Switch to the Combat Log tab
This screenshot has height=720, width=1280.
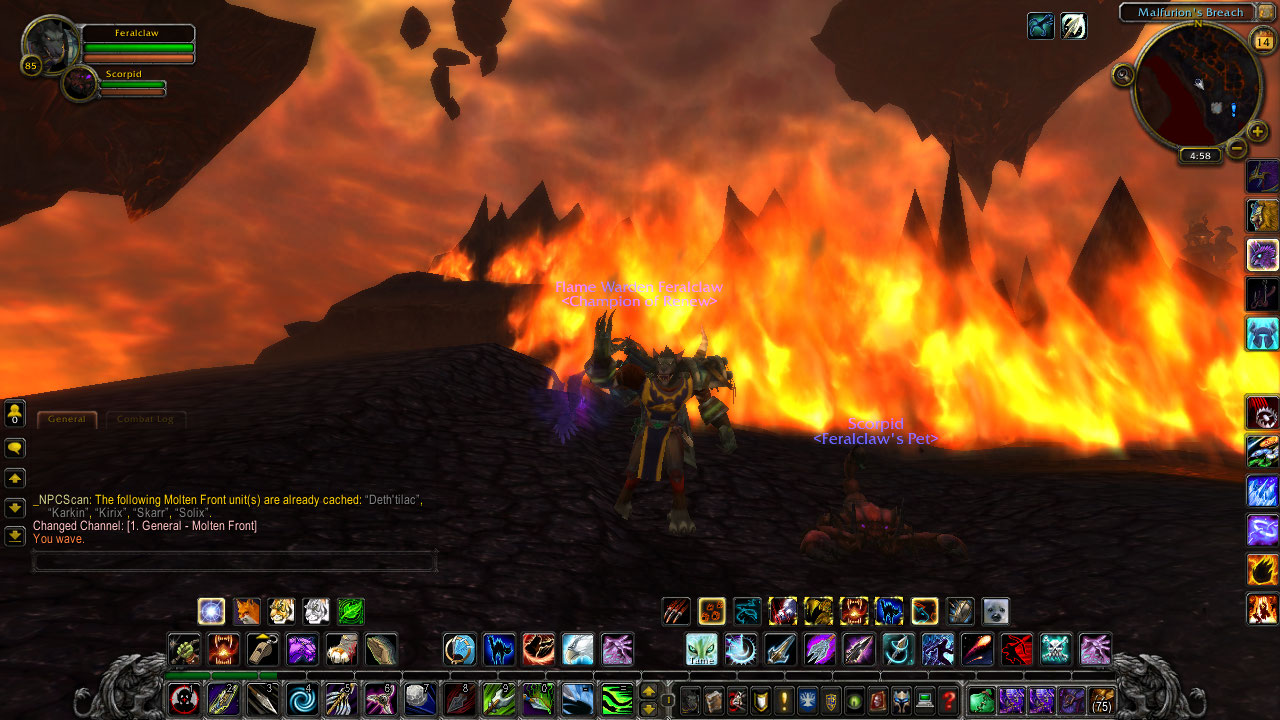(x=146, y=419)
